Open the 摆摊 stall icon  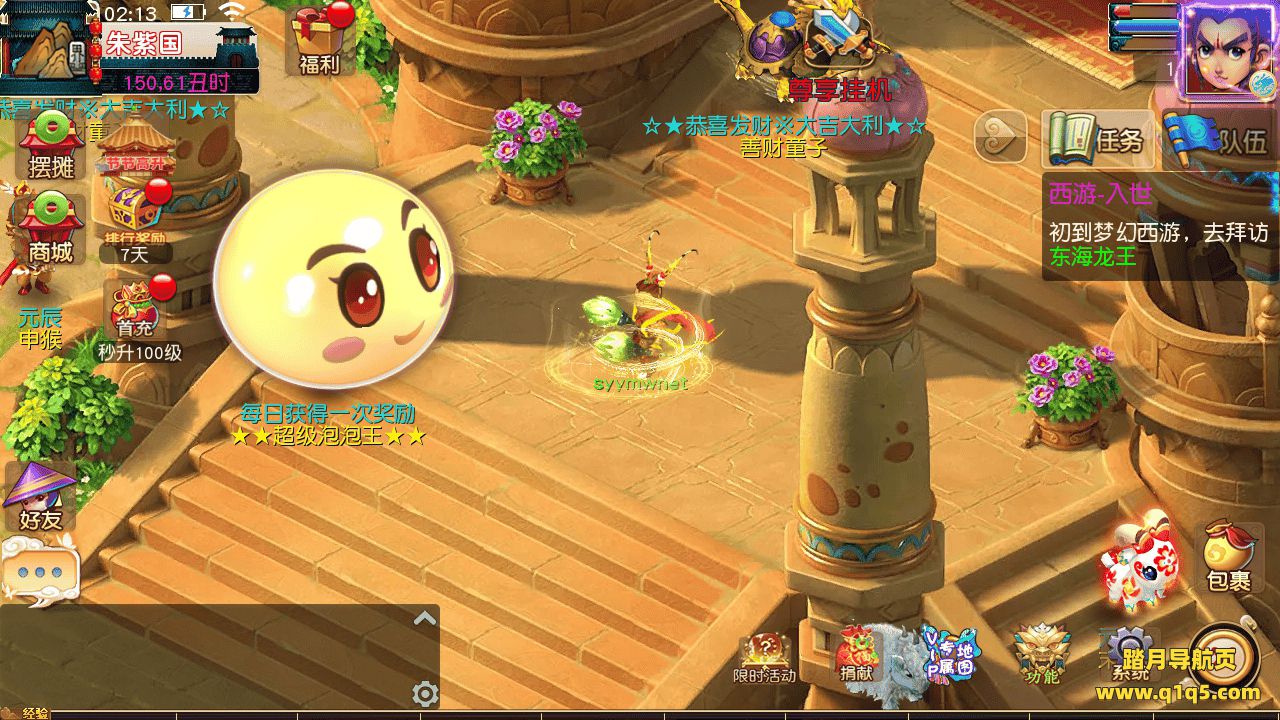coord(51,145)
